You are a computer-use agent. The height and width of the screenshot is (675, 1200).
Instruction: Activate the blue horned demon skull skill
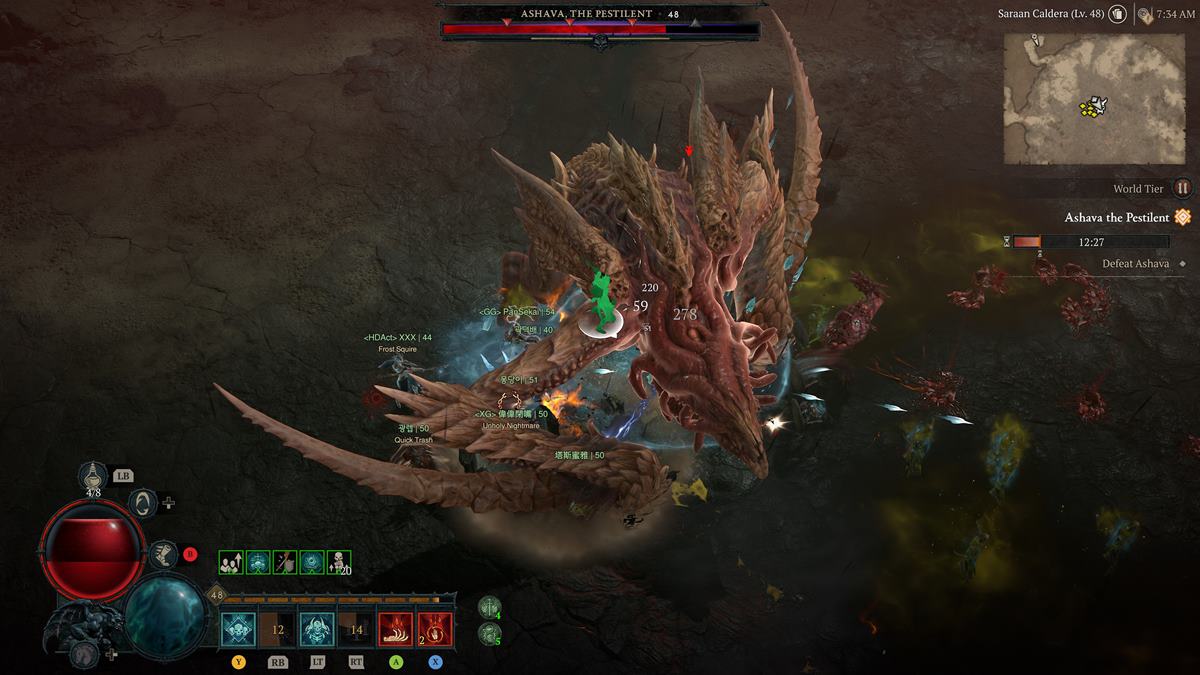(x=317, y=630)
